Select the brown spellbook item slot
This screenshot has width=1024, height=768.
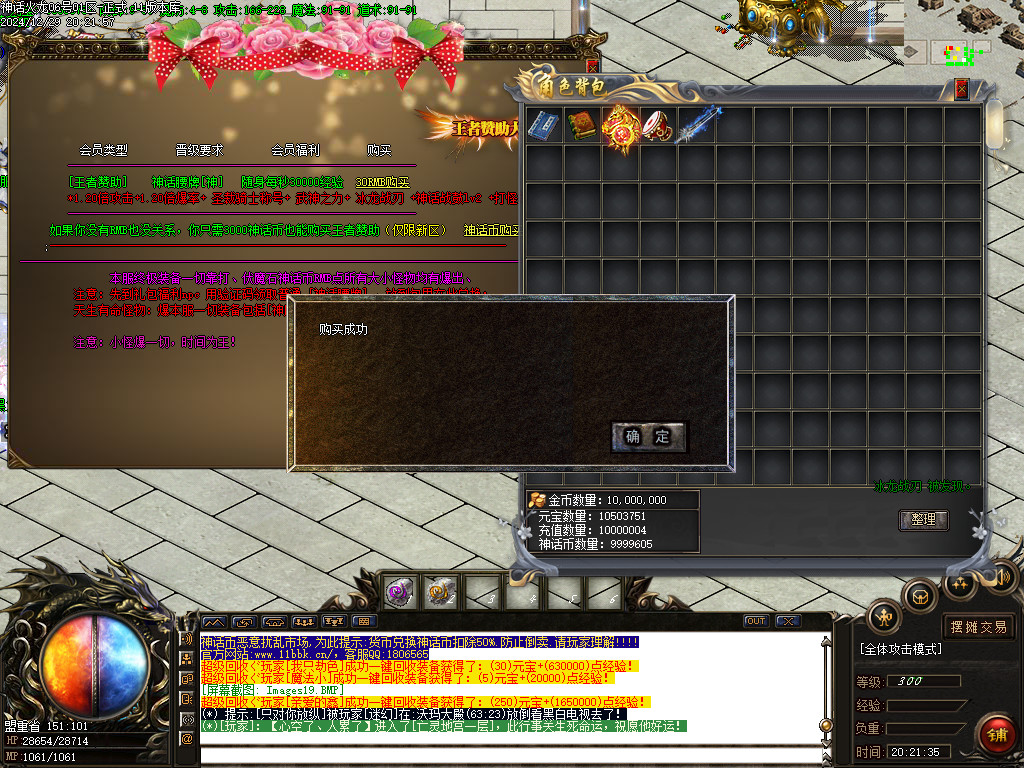click(x=581, y=125)
